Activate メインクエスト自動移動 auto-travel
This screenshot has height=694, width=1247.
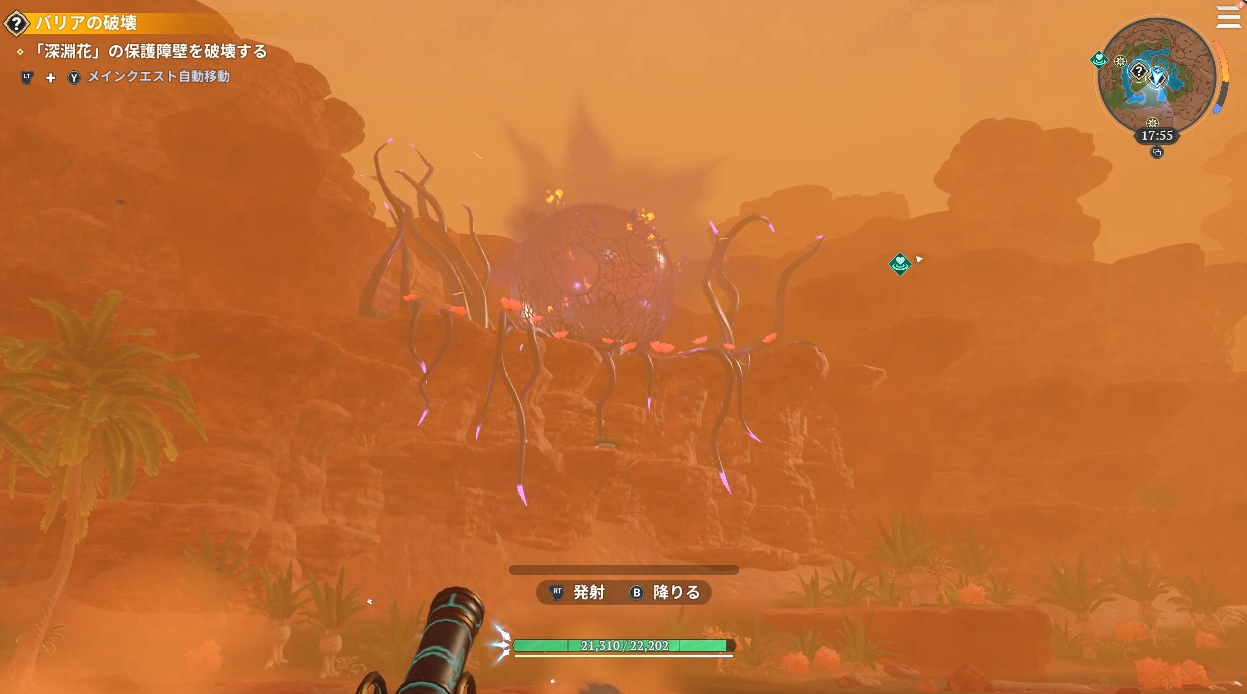click(x=158, y=77)
